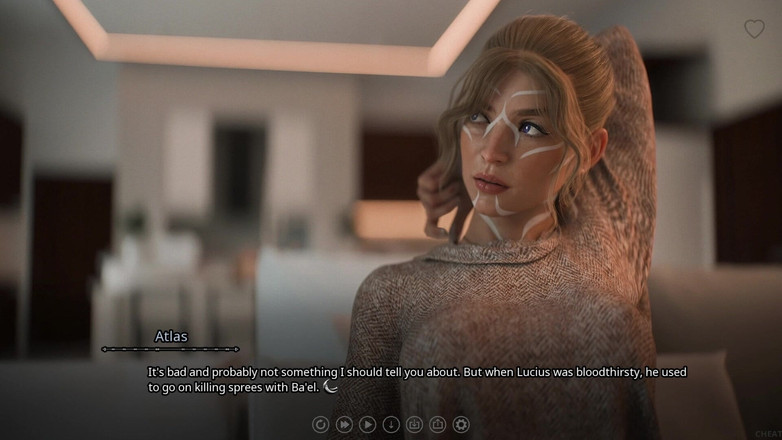782x440 pixels.
Task: Toggle auto-play with the triangle button
Action: (367, 424)
